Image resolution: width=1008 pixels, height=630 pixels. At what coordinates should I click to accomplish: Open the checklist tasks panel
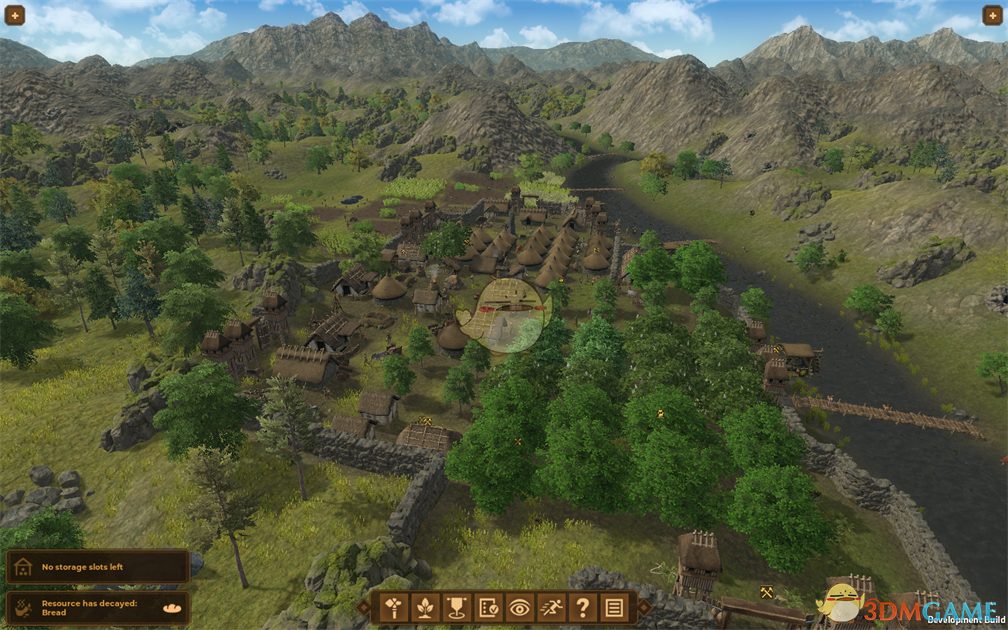tap(489, 606)
